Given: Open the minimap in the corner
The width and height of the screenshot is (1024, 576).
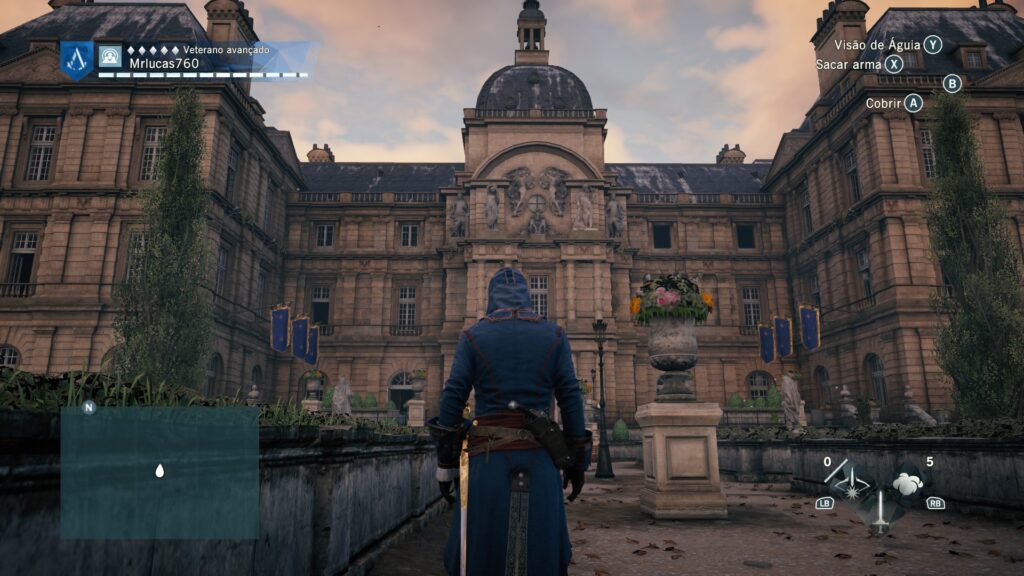Looking at the screenshot, I should point(160,472).
